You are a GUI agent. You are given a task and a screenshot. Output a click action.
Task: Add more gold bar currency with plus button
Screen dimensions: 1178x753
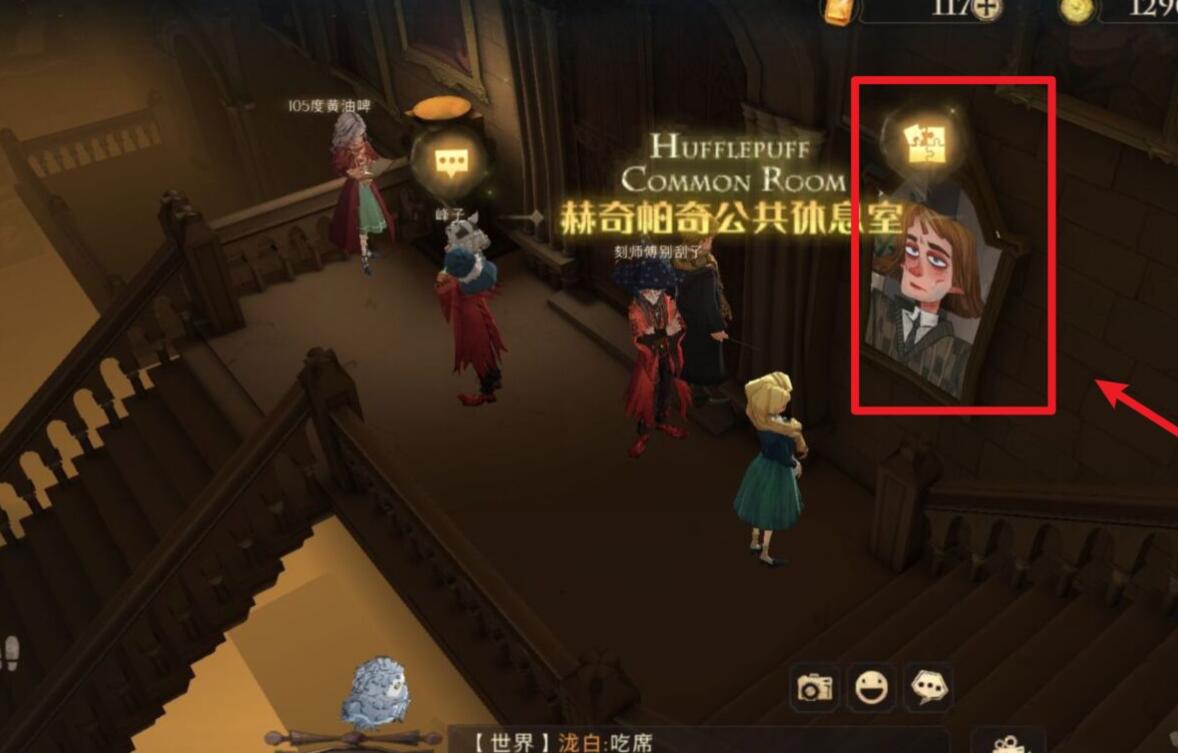pos(988,7)
